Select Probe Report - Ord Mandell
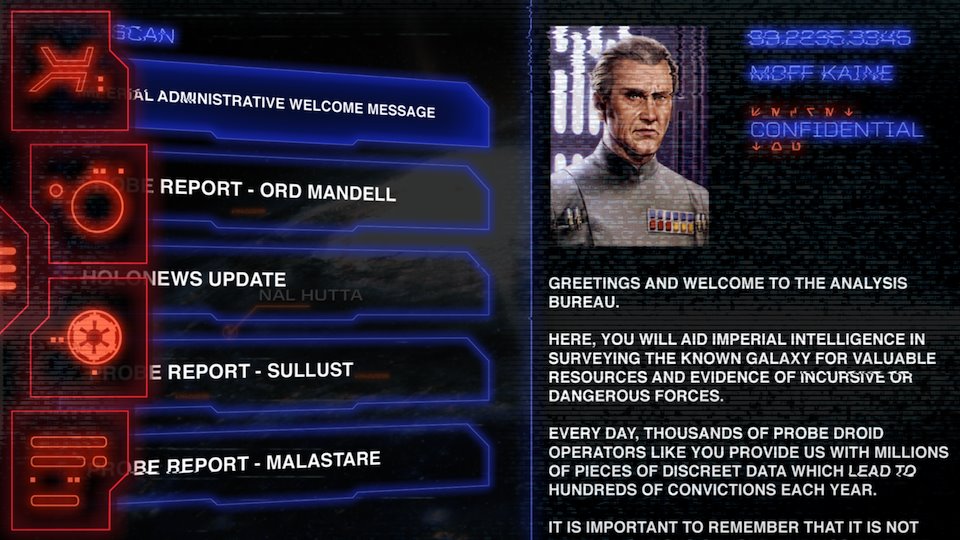Screen dimensions: 960x540 coord(290,190)
